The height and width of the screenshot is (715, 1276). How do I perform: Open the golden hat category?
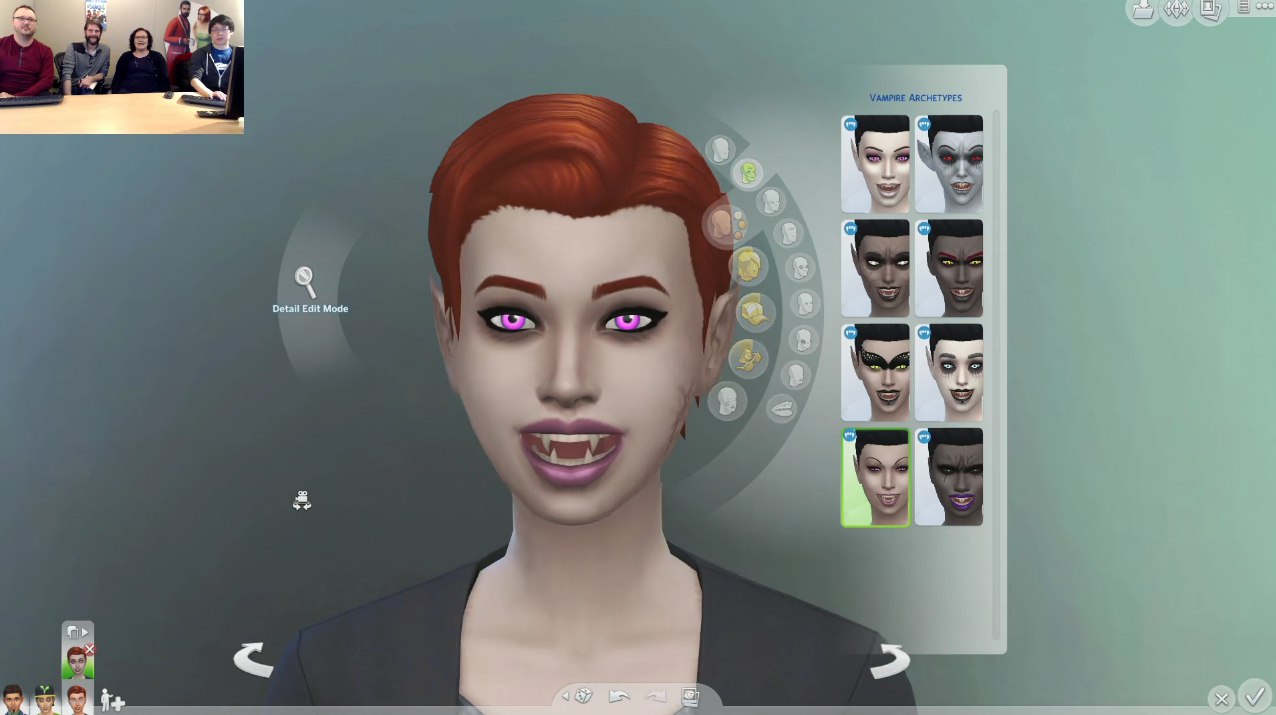click(757, 312)
